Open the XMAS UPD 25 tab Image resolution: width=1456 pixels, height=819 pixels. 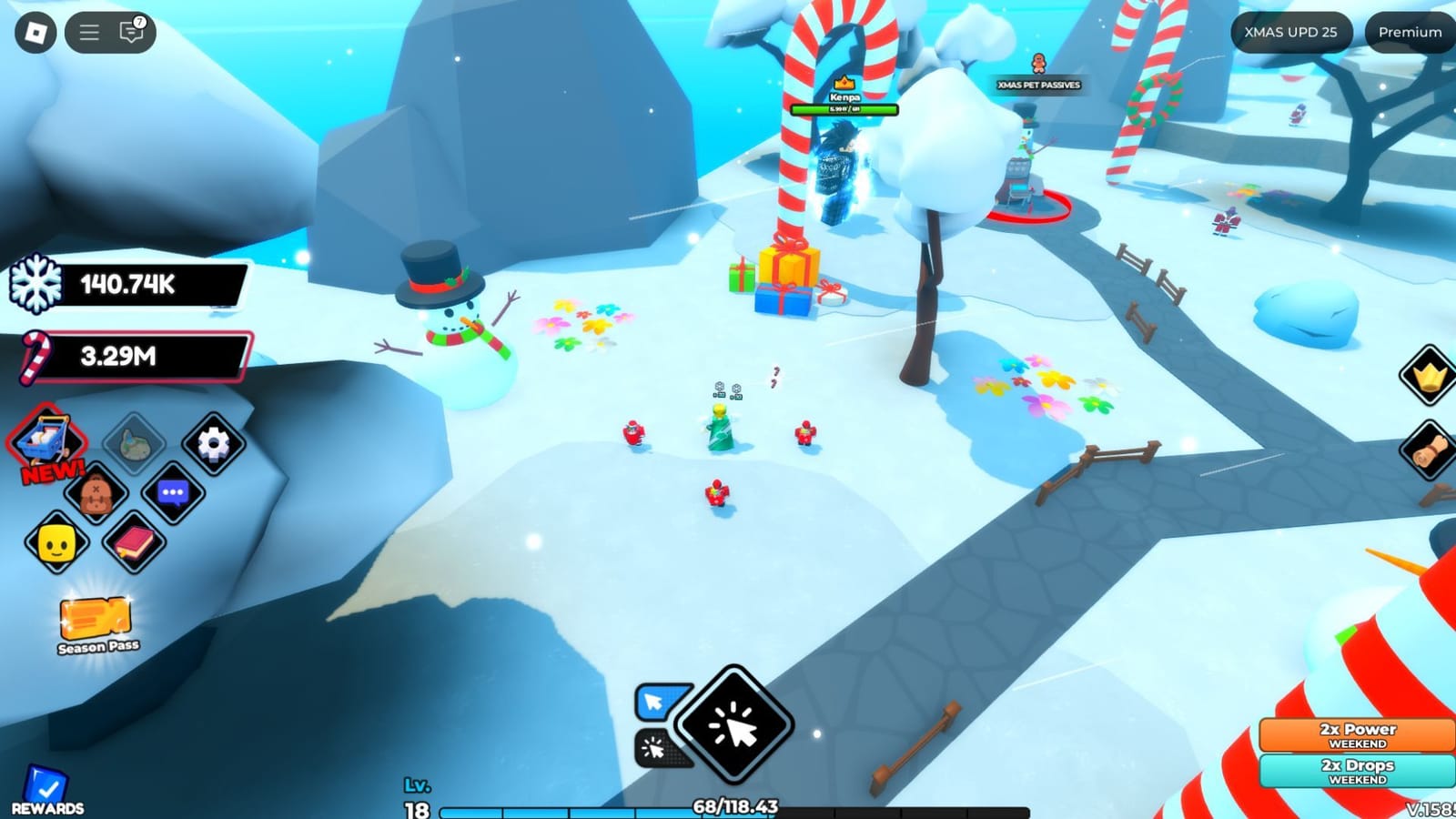(1289, 32)
